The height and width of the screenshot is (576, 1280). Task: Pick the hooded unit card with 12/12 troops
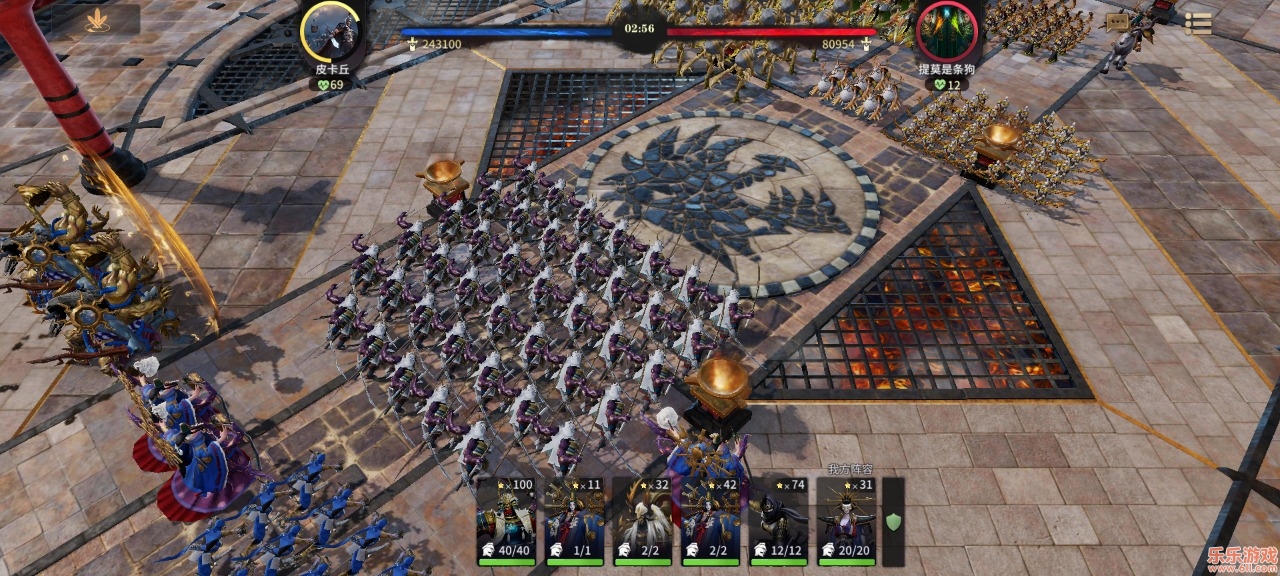778,521
